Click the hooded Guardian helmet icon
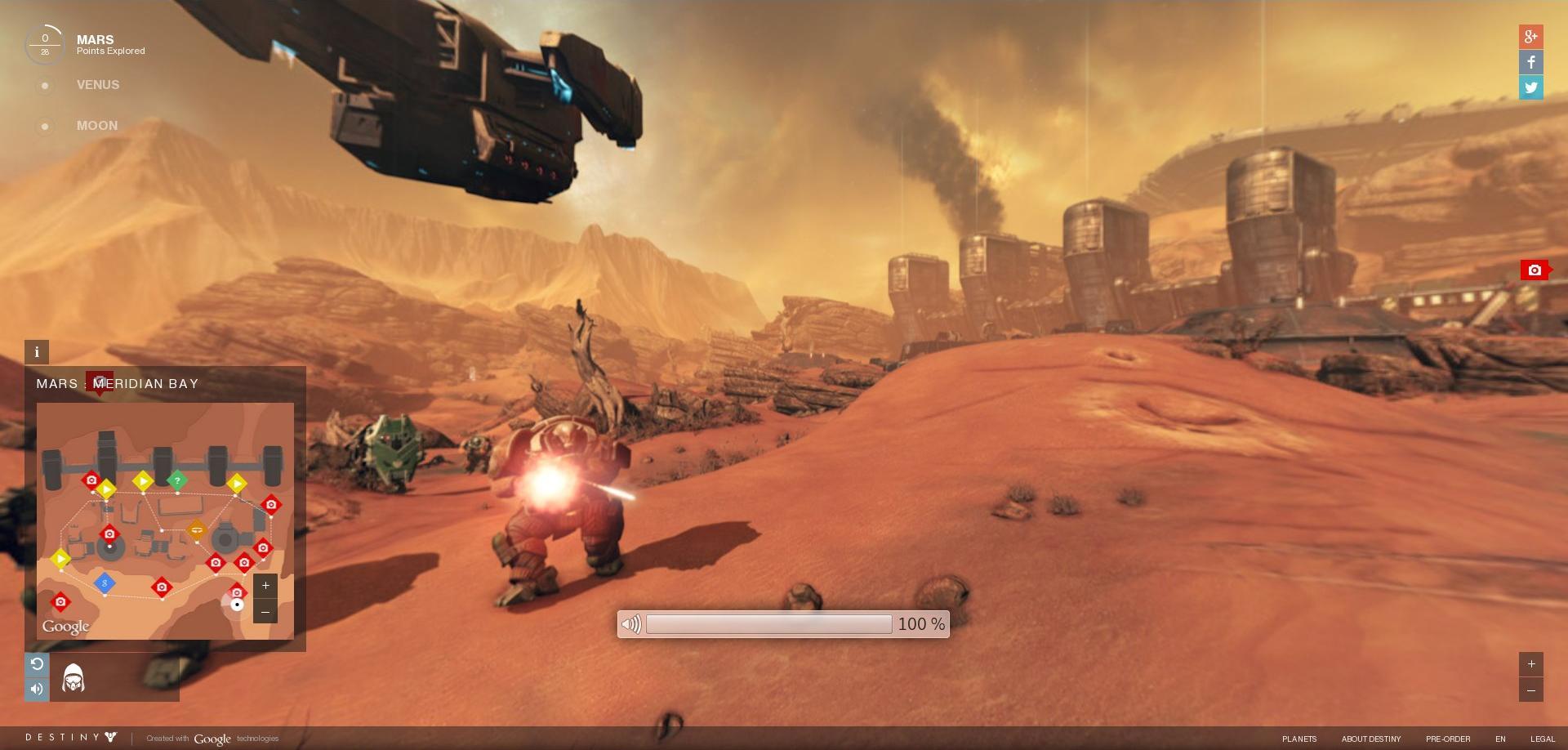The width and height of the screenshot is (1568, 750). [73, 678]
